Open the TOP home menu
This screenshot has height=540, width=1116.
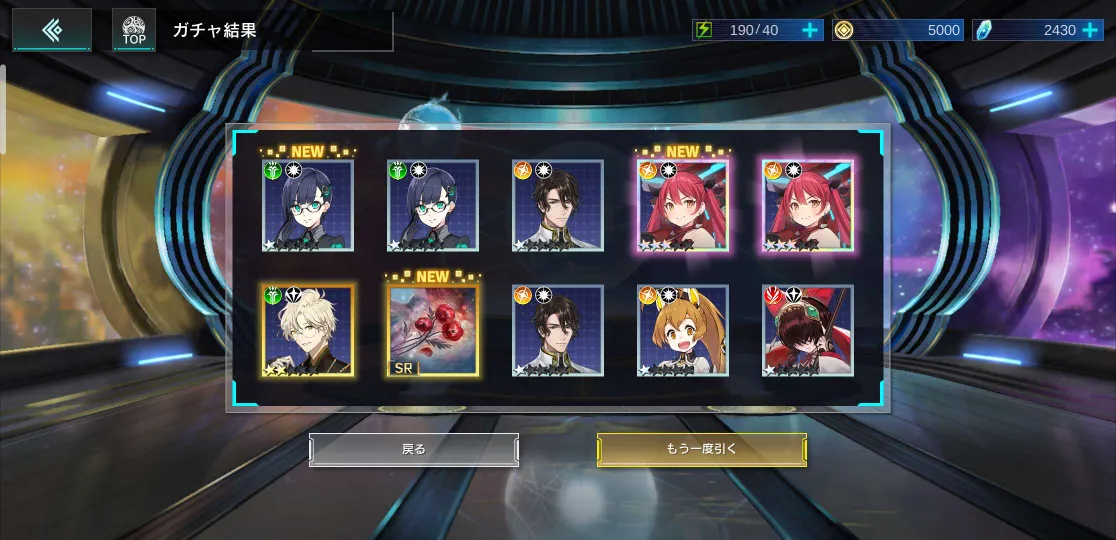(134, 30)
